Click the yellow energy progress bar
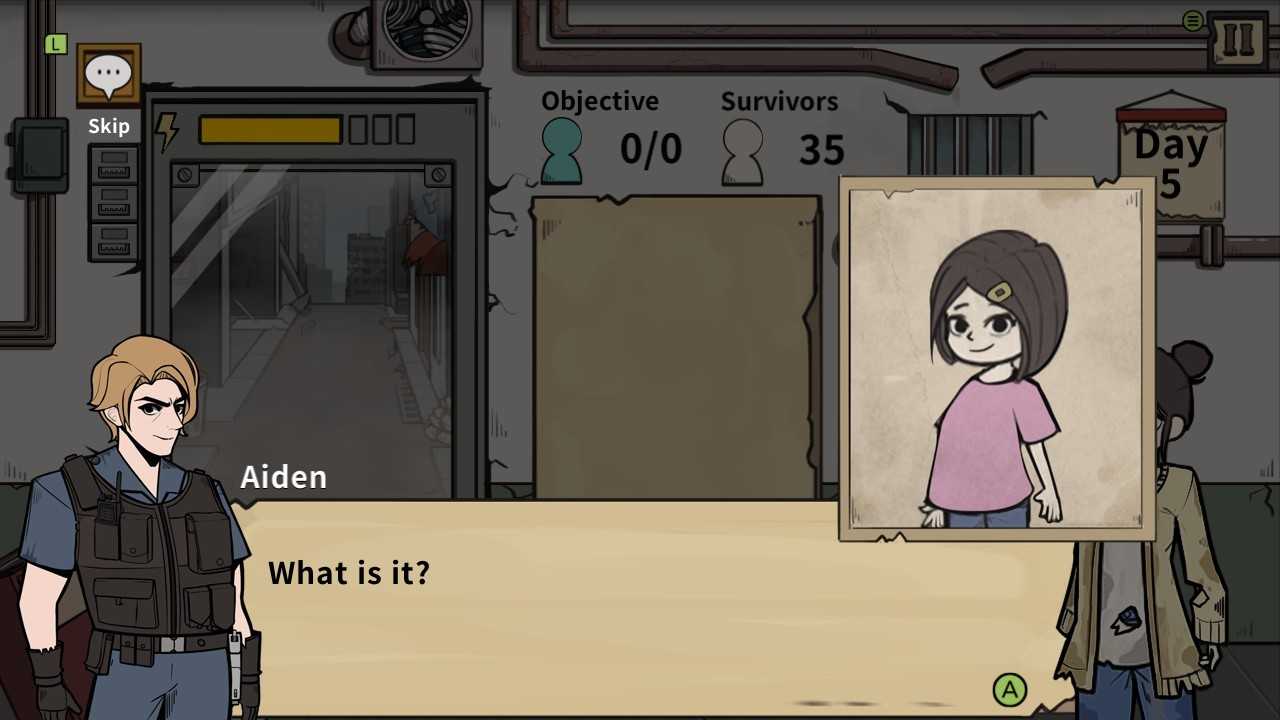 click(x=270, y=130)
